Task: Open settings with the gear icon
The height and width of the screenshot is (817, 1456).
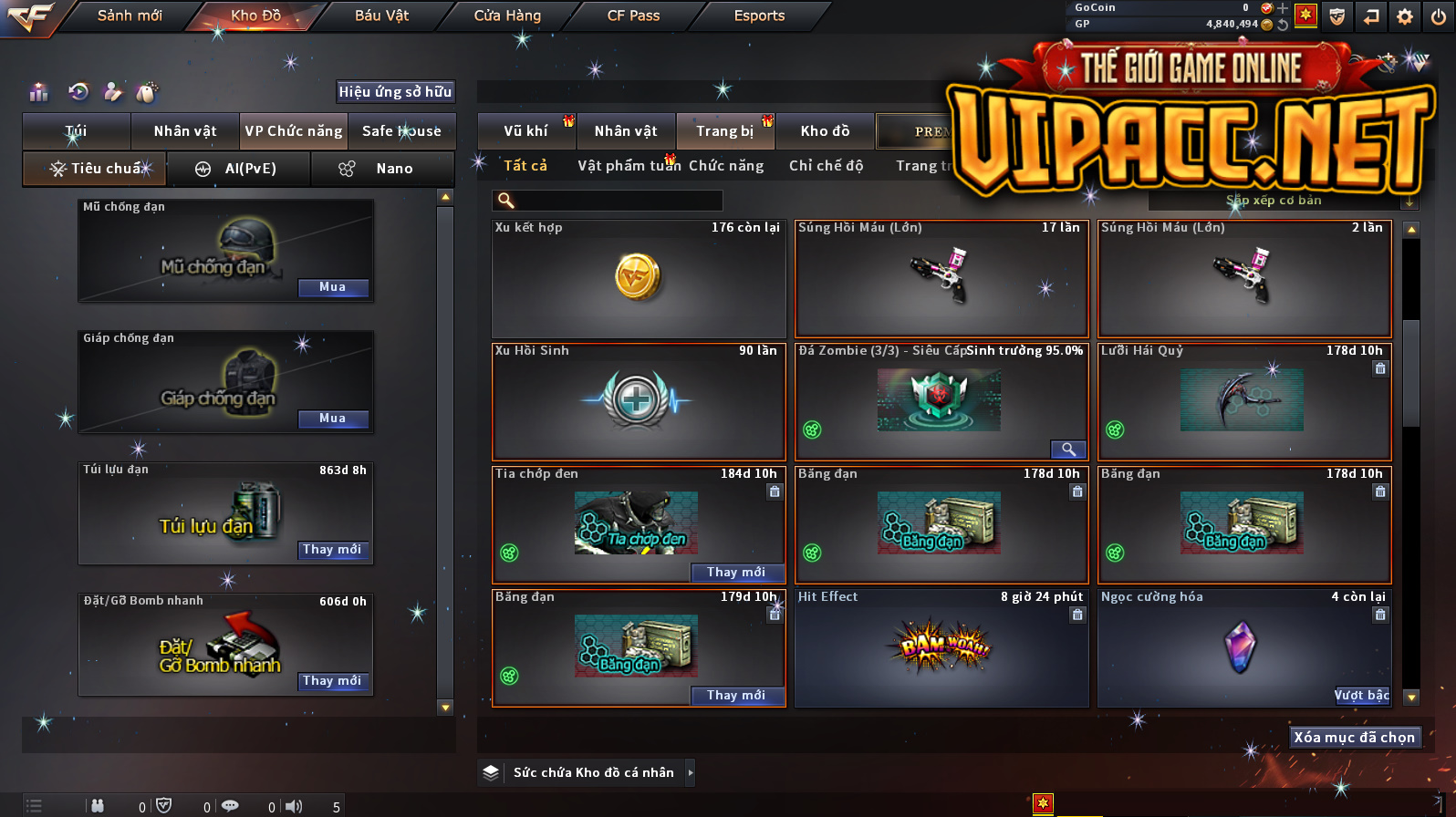Action: pyautogui.click(x=1405, y=16)
